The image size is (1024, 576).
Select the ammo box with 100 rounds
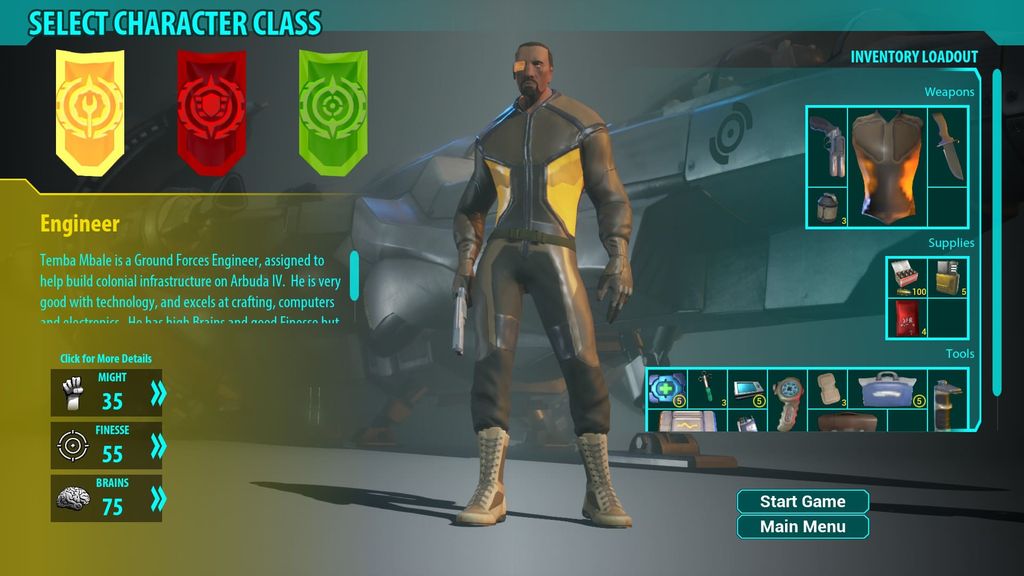click(907, 277)
